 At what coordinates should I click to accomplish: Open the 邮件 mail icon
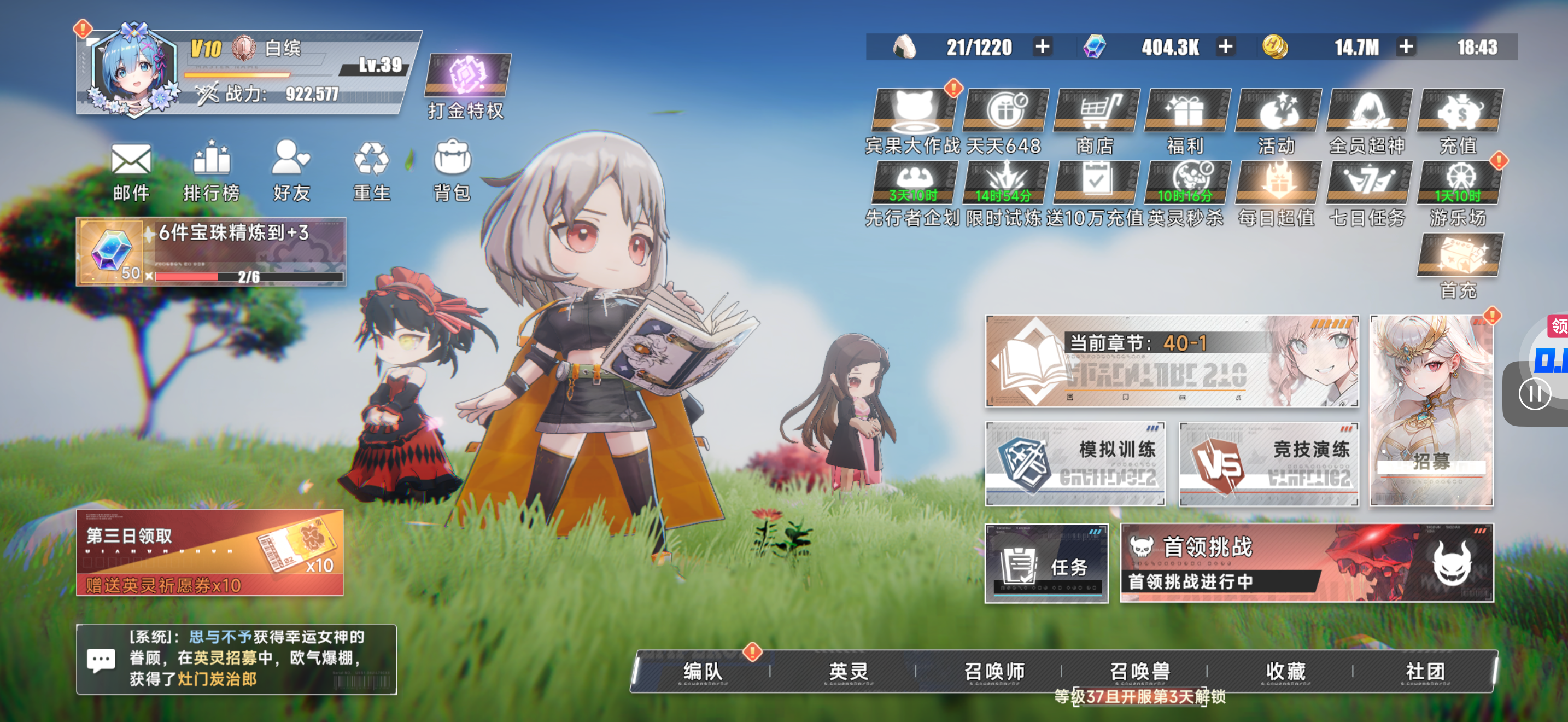(x=131, y=172)
